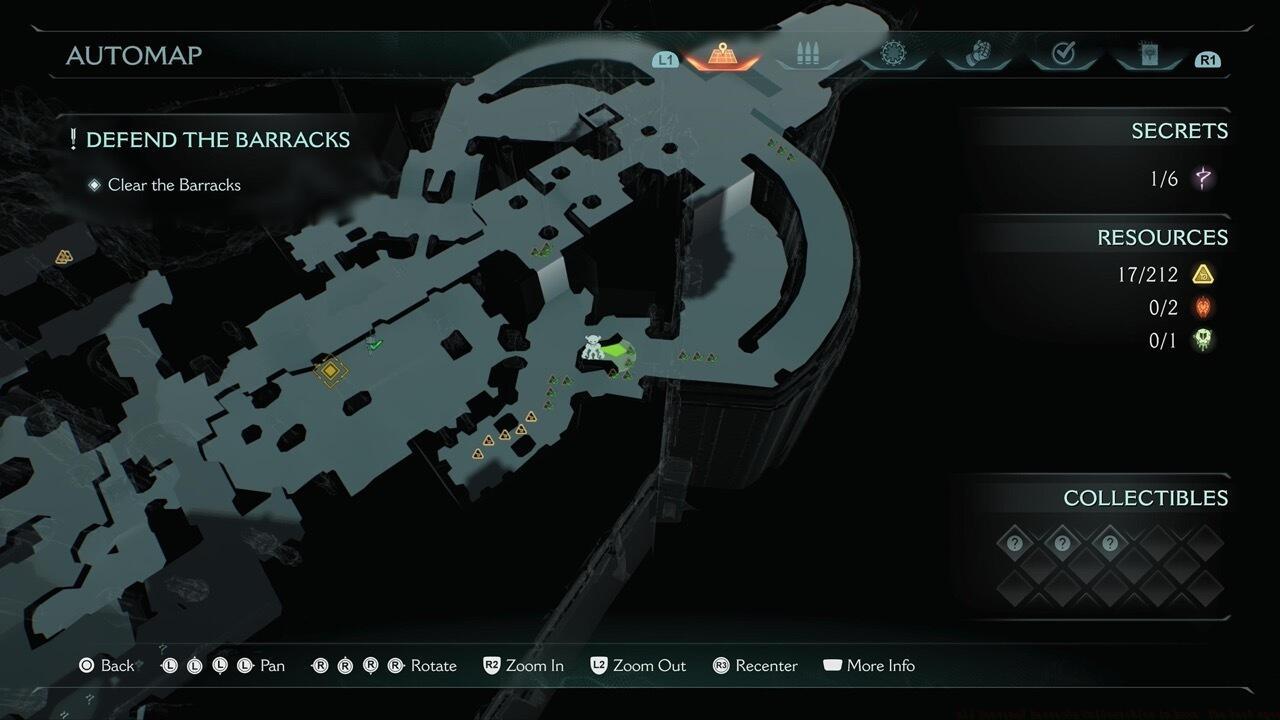1280x720 pixels.
Task: Select the Secrets purple icon
Action: coord(1204,179)
